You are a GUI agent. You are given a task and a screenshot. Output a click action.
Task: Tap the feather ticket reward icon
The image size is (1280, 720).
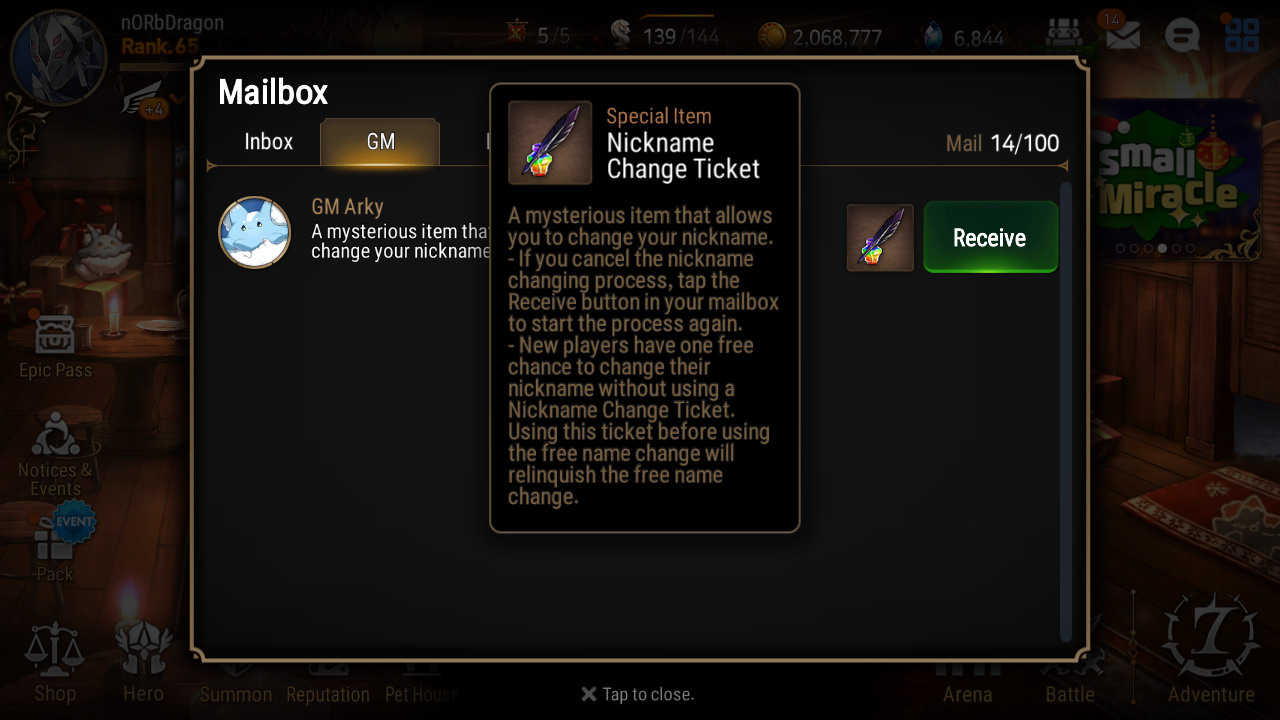click(880, 238)
